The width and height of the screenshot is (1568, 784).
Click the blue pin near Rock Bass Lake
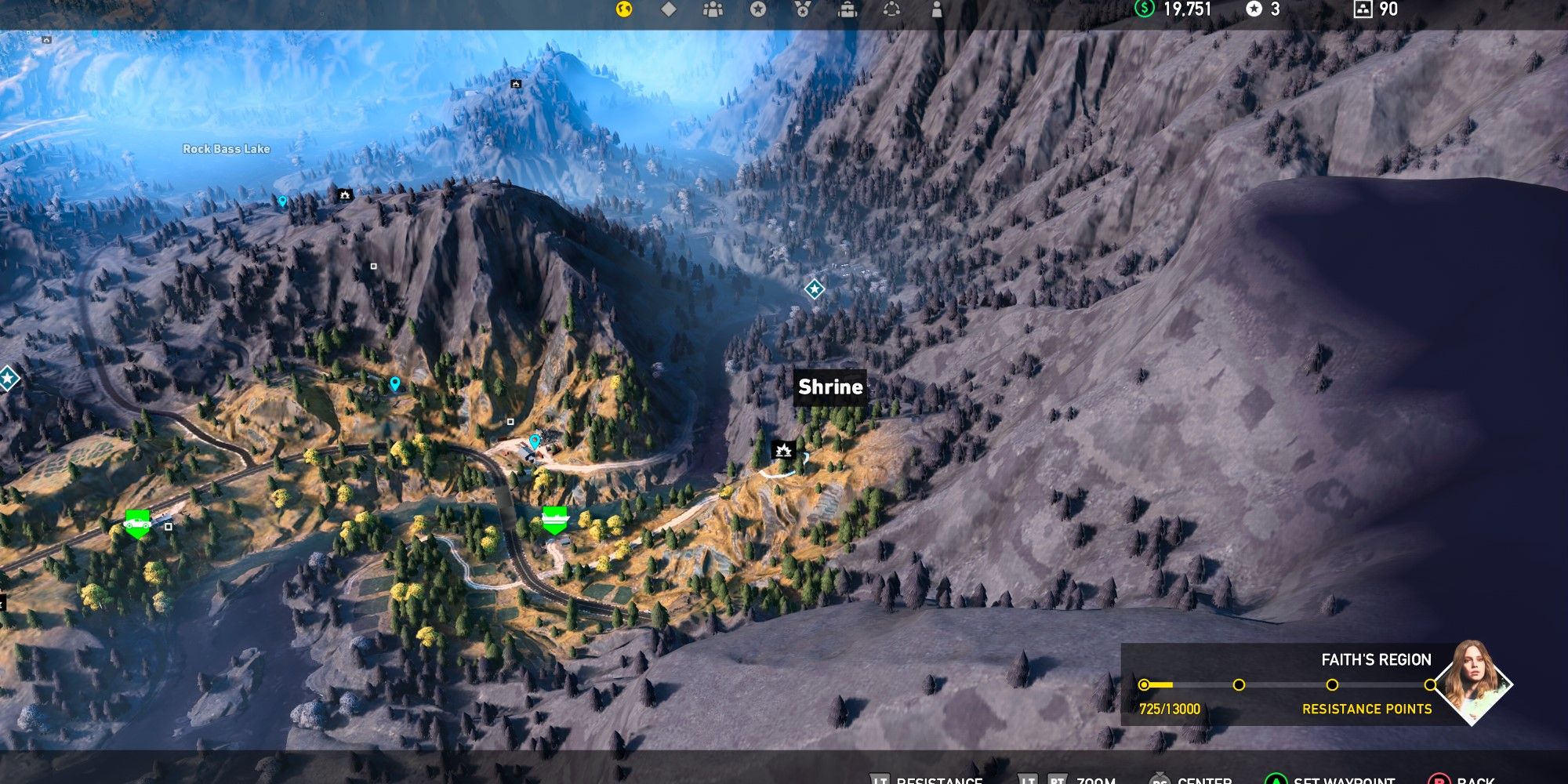(x=284, y=201)
